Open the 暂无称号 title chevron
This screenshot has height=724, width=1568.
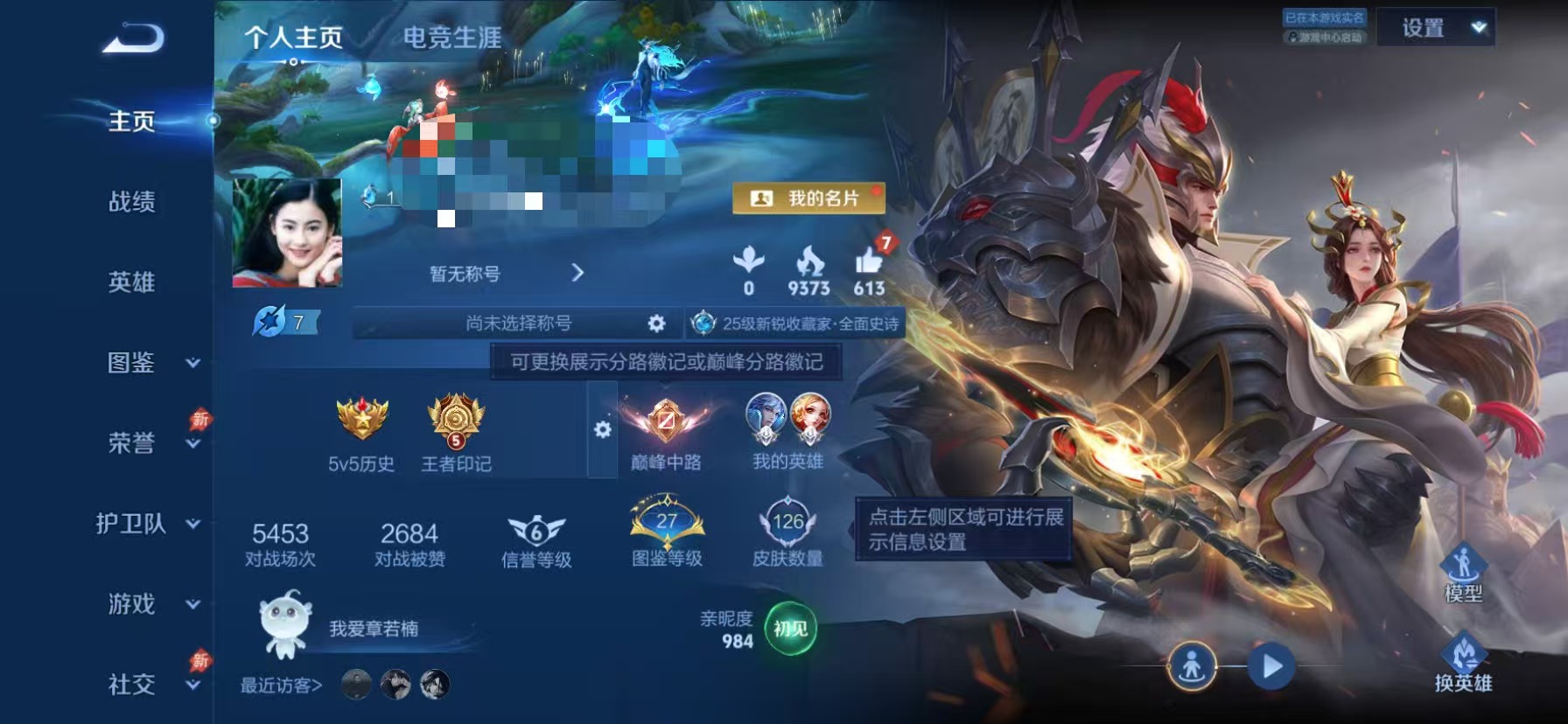pyautogui.click(x=578, y=273)
